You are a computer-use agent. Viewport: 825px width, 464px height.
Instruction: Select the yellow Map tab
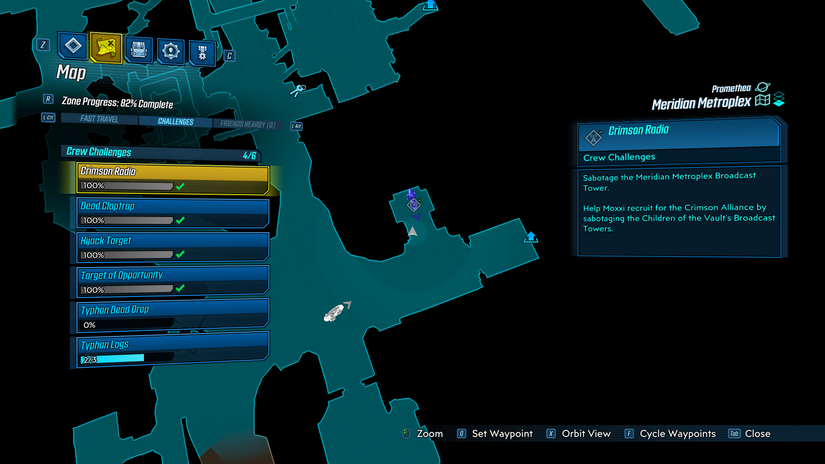coord(105,45)
